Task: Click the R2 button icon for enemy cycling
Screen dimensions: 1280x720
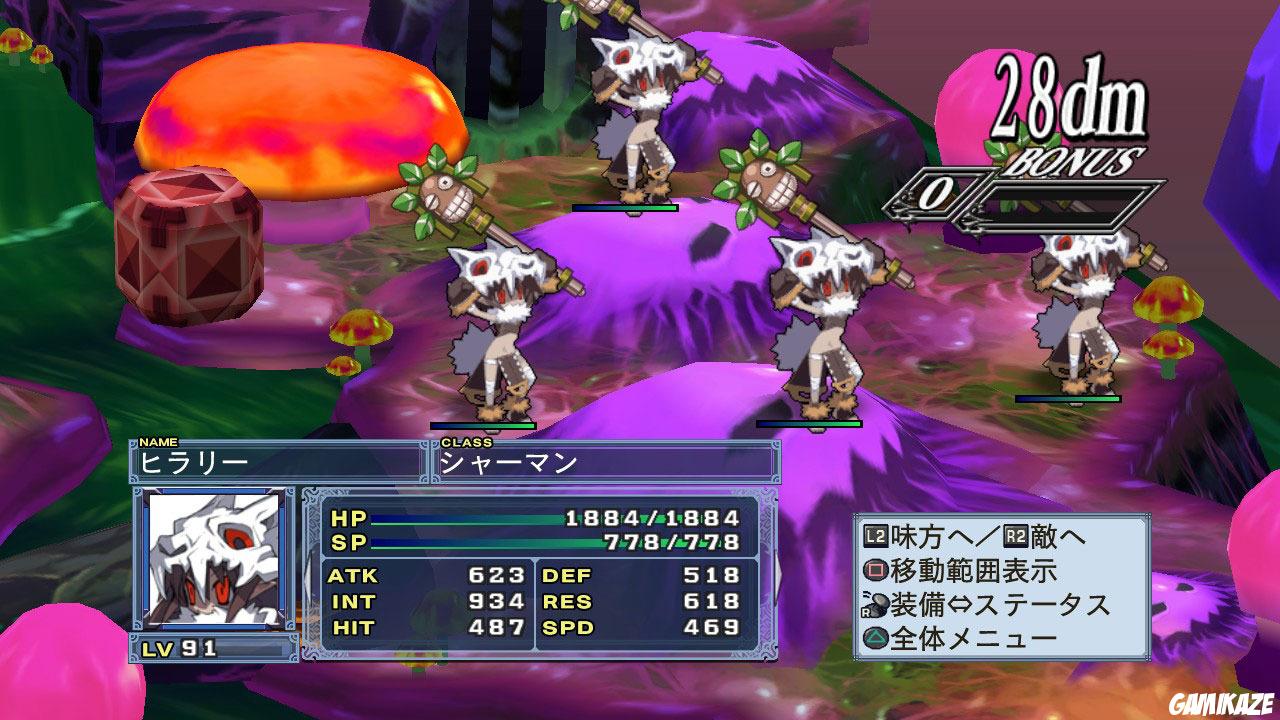Action: point(1016,537)
